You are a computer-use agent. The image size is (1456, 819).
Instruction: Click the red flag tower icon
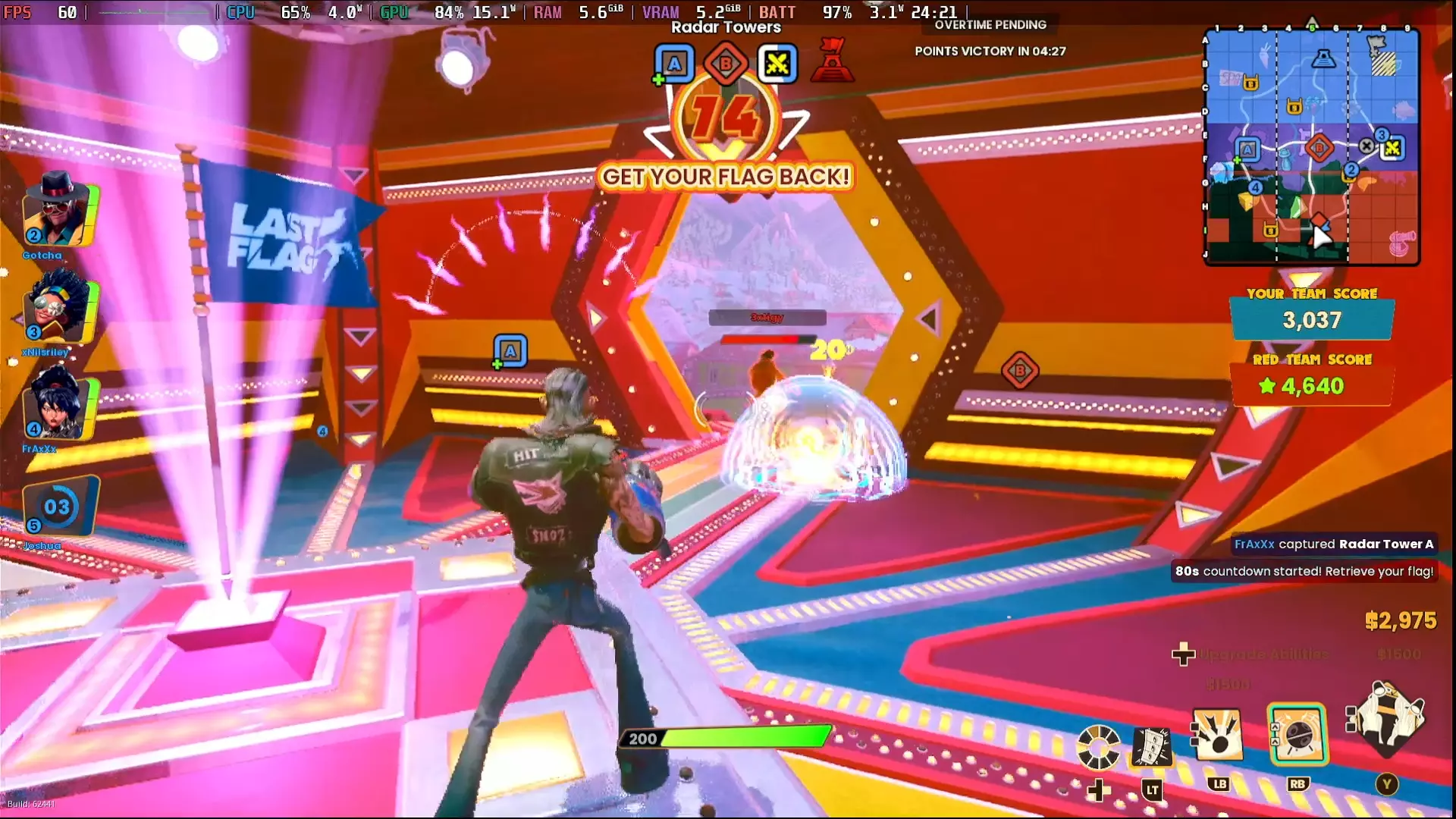pos(832,61)
